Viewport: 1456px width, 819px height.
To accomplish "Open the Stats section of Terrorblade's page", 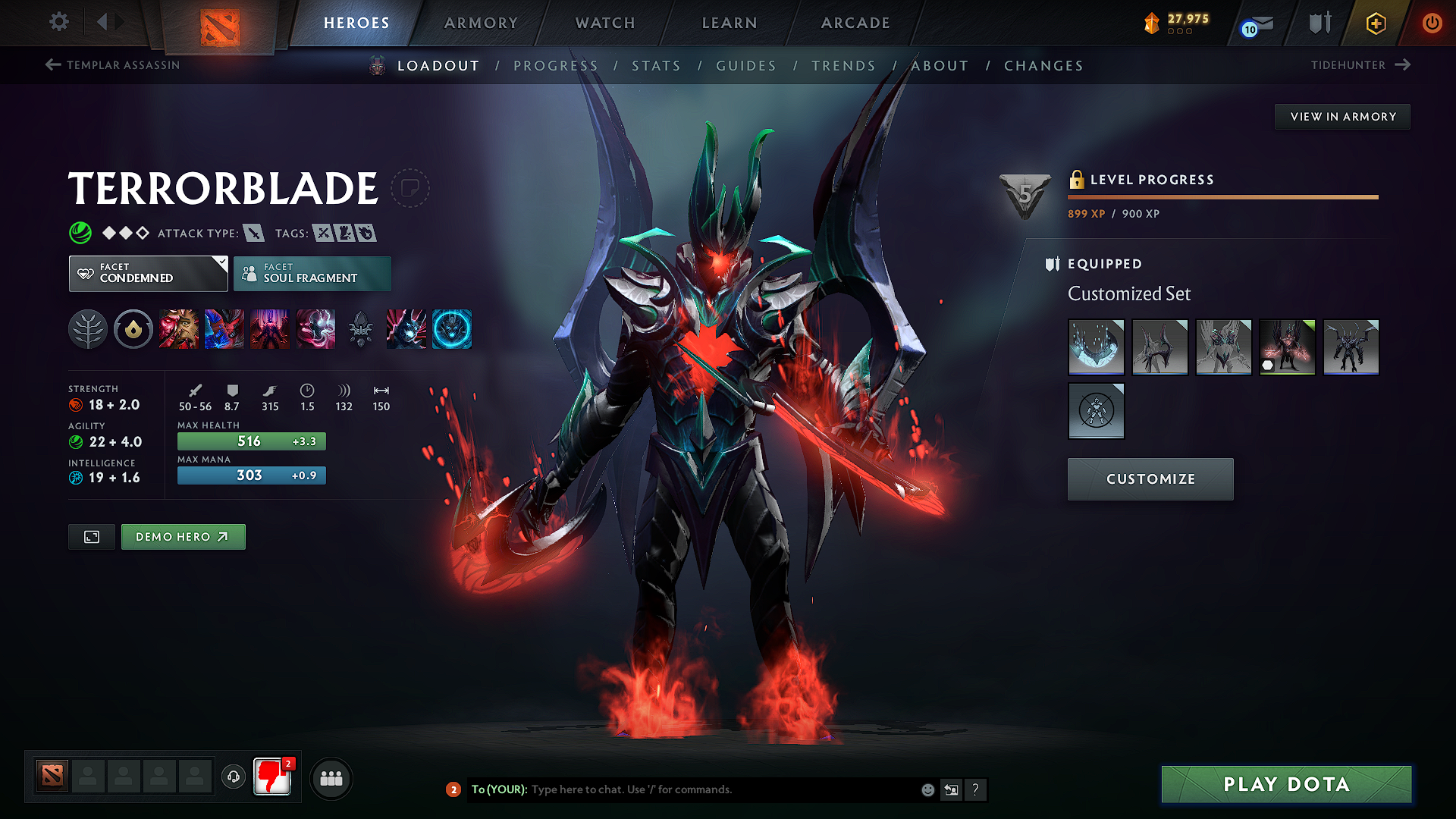I will [657, 66].
